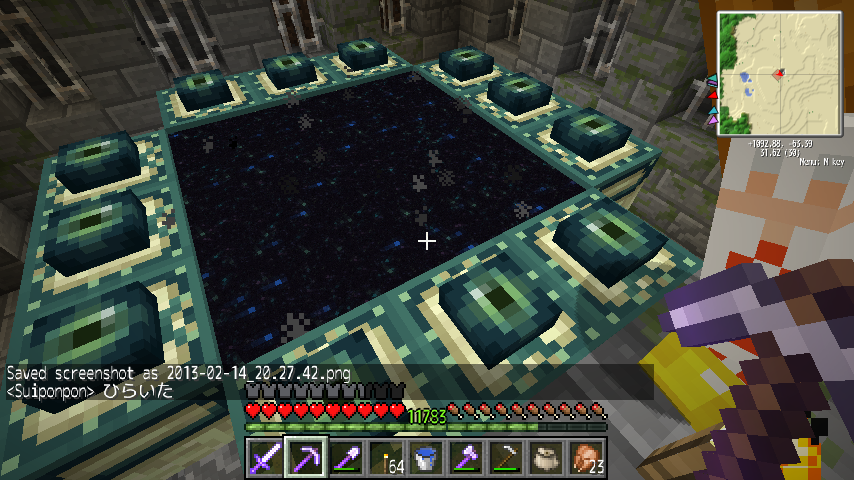Select the enchanted diamond axe slot
854x480 pixels.
tap(466, 458)
